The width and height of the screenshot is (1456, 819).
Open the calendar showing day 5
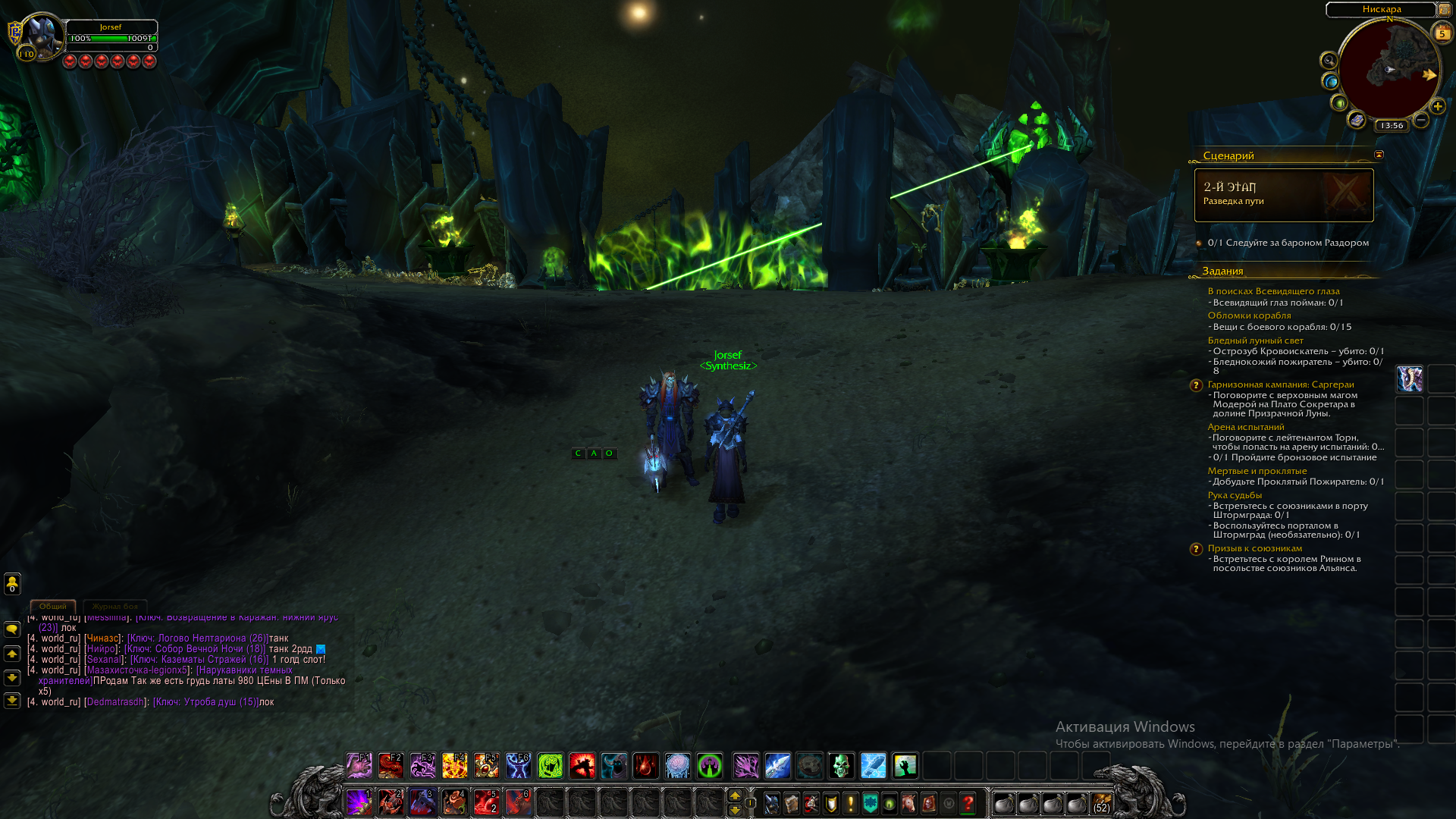coord(1442,33)
